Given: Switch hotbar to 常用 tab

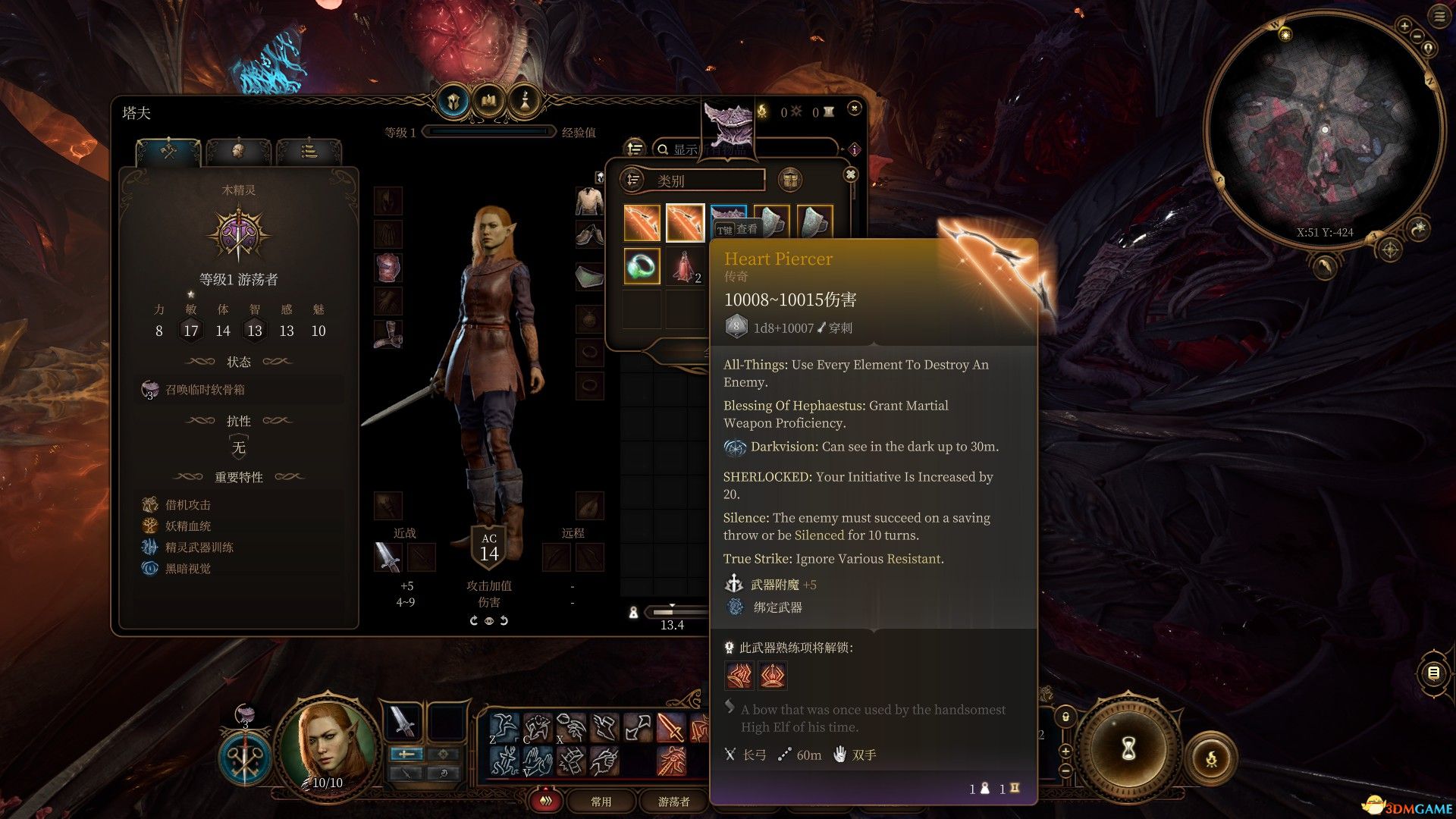Looking at the screenshot, I should [601, 802].
